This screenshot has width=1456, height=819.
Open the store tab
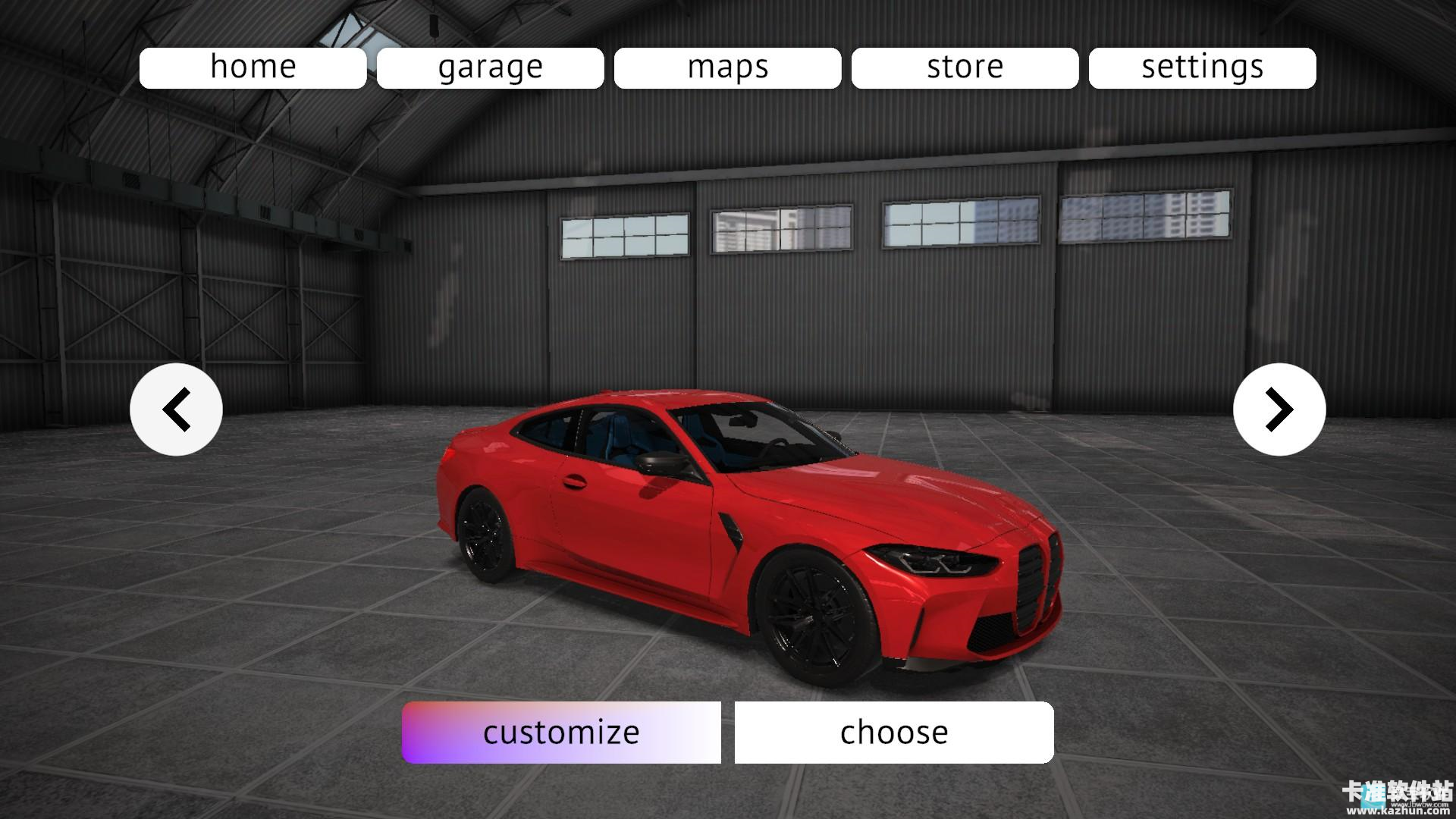point(965,67)
